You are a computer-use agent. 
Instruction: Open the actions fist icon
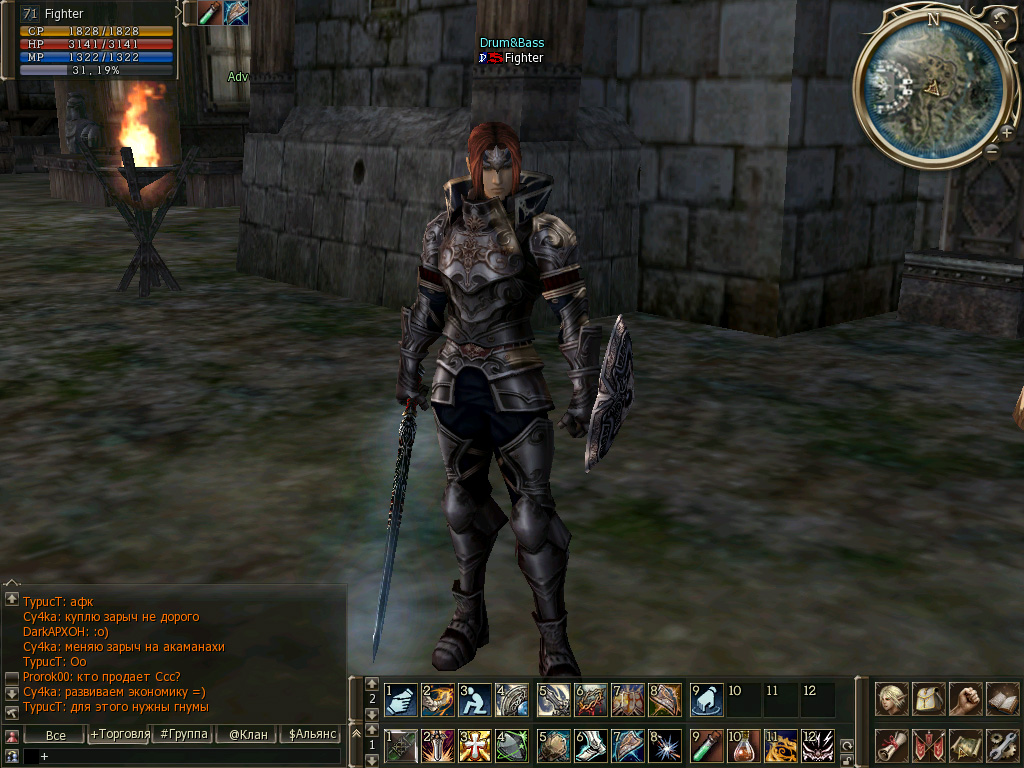tap(966, 698)
